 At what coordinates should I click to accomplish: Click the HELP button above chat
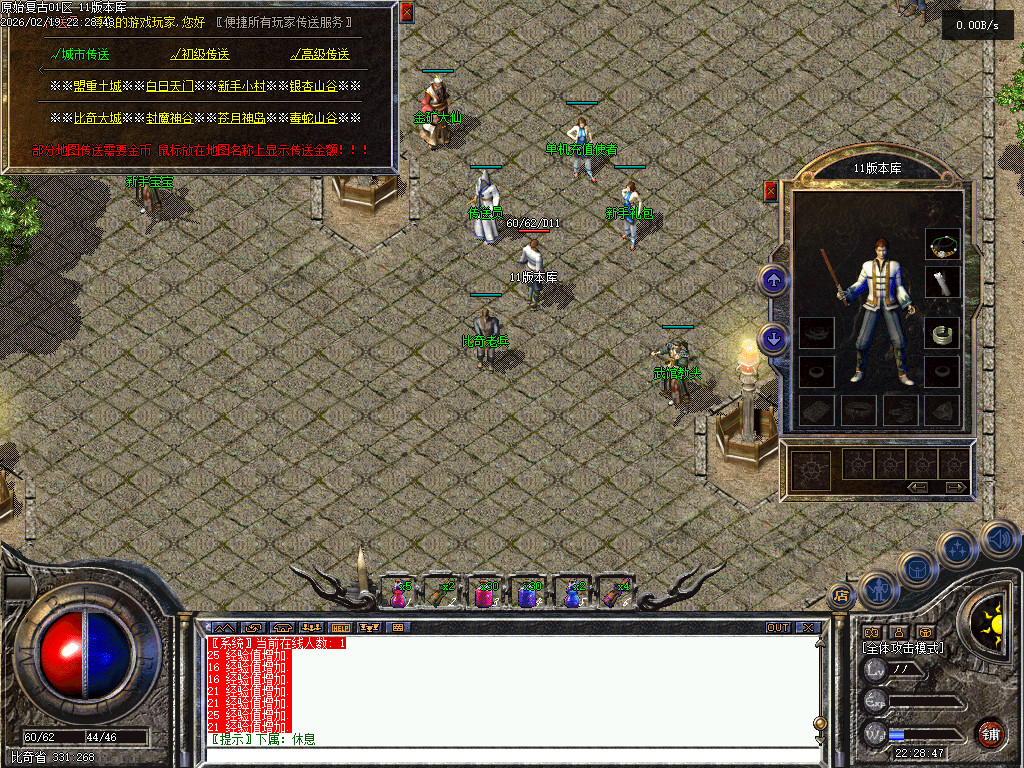[x=340, y=628]
